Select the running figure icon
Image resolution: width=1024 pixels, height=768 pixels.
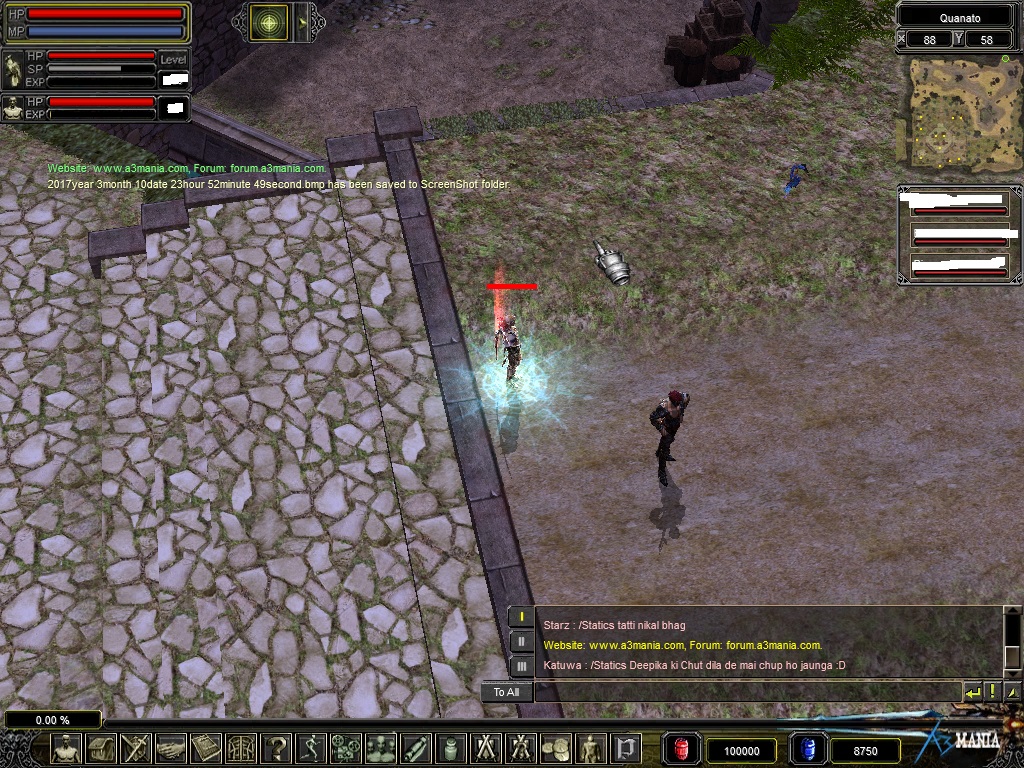311,748
